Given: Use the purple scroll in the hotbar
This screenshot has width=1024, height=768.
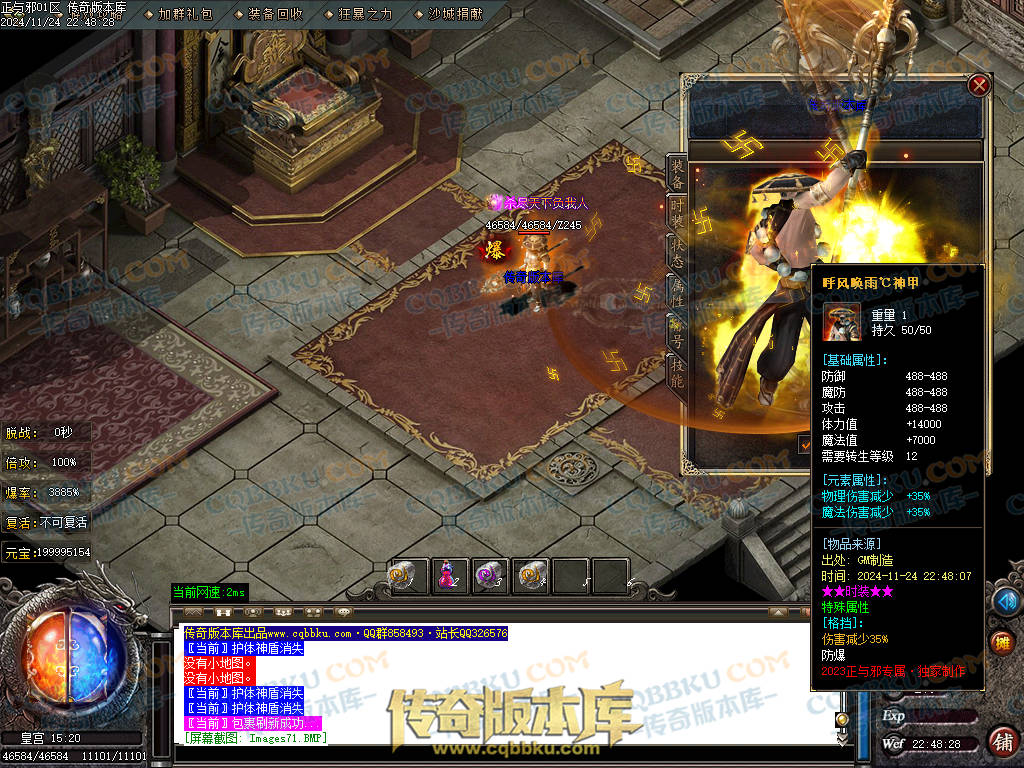Looking at the screenshot, I should tap(489, 575).
